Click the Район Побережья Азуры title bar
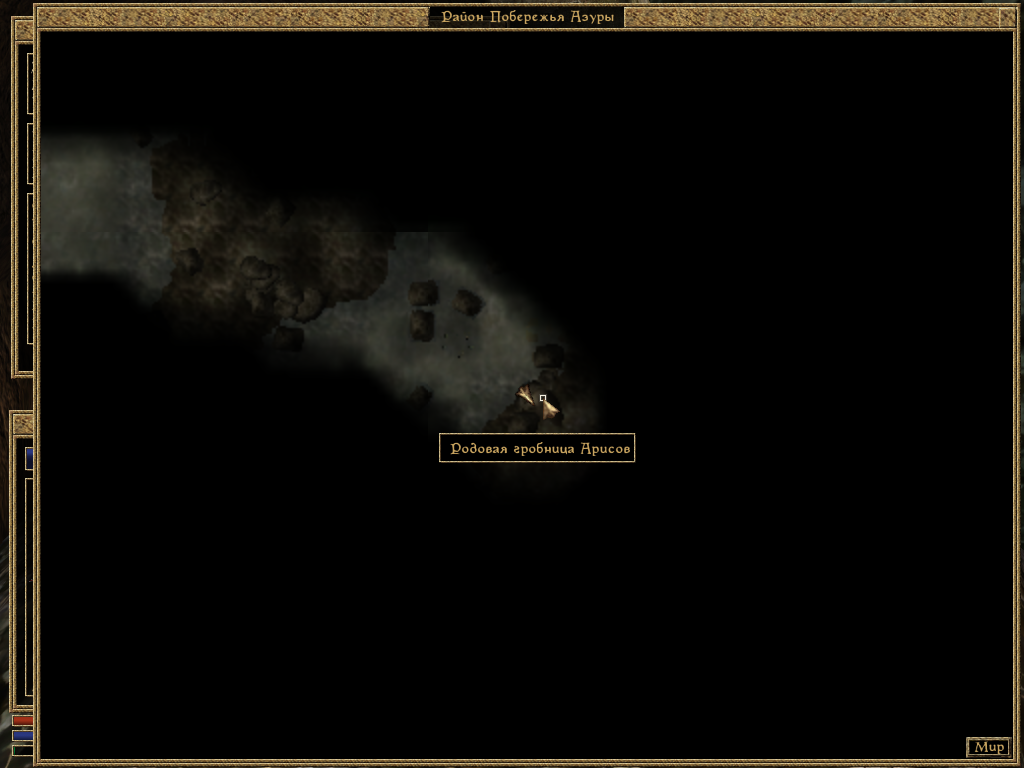The image size is (1024, 768). point(527,17)
